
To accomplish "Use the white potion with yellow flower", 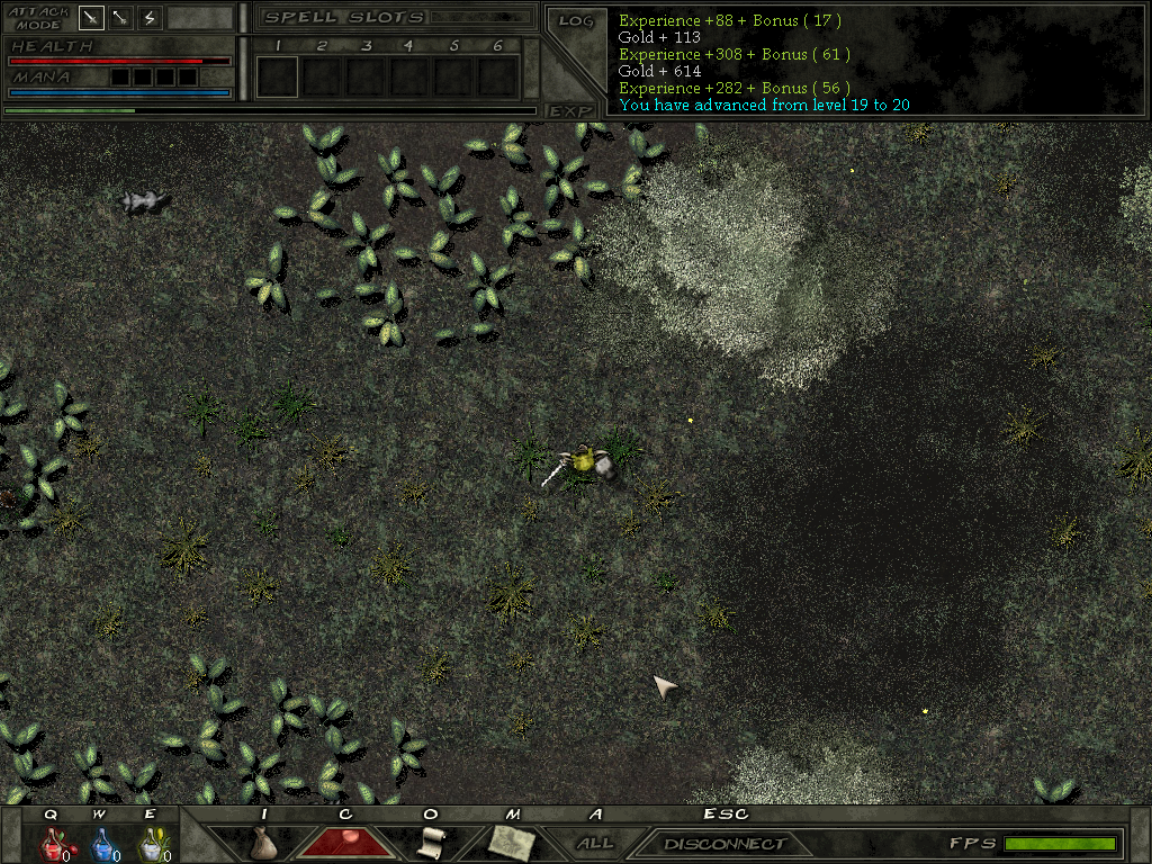I will [x=152, y=846].
